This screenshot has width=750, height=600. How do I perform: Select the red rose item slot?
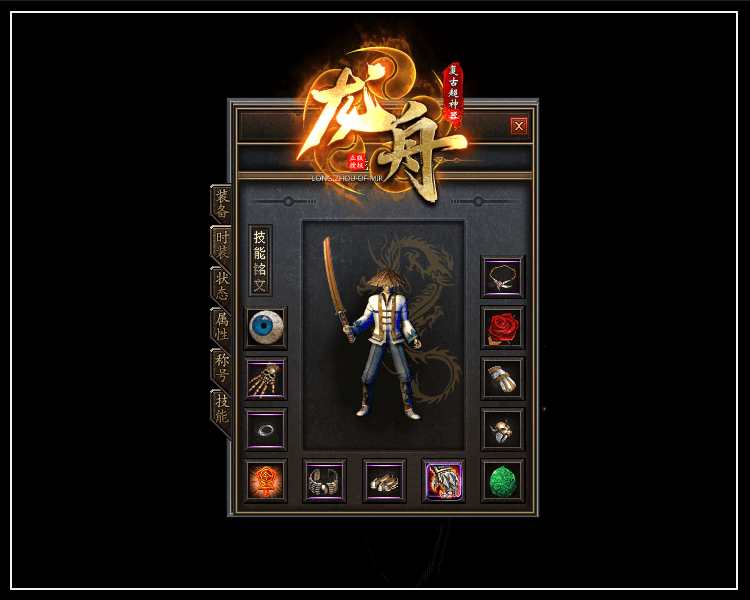pos(502,327)
